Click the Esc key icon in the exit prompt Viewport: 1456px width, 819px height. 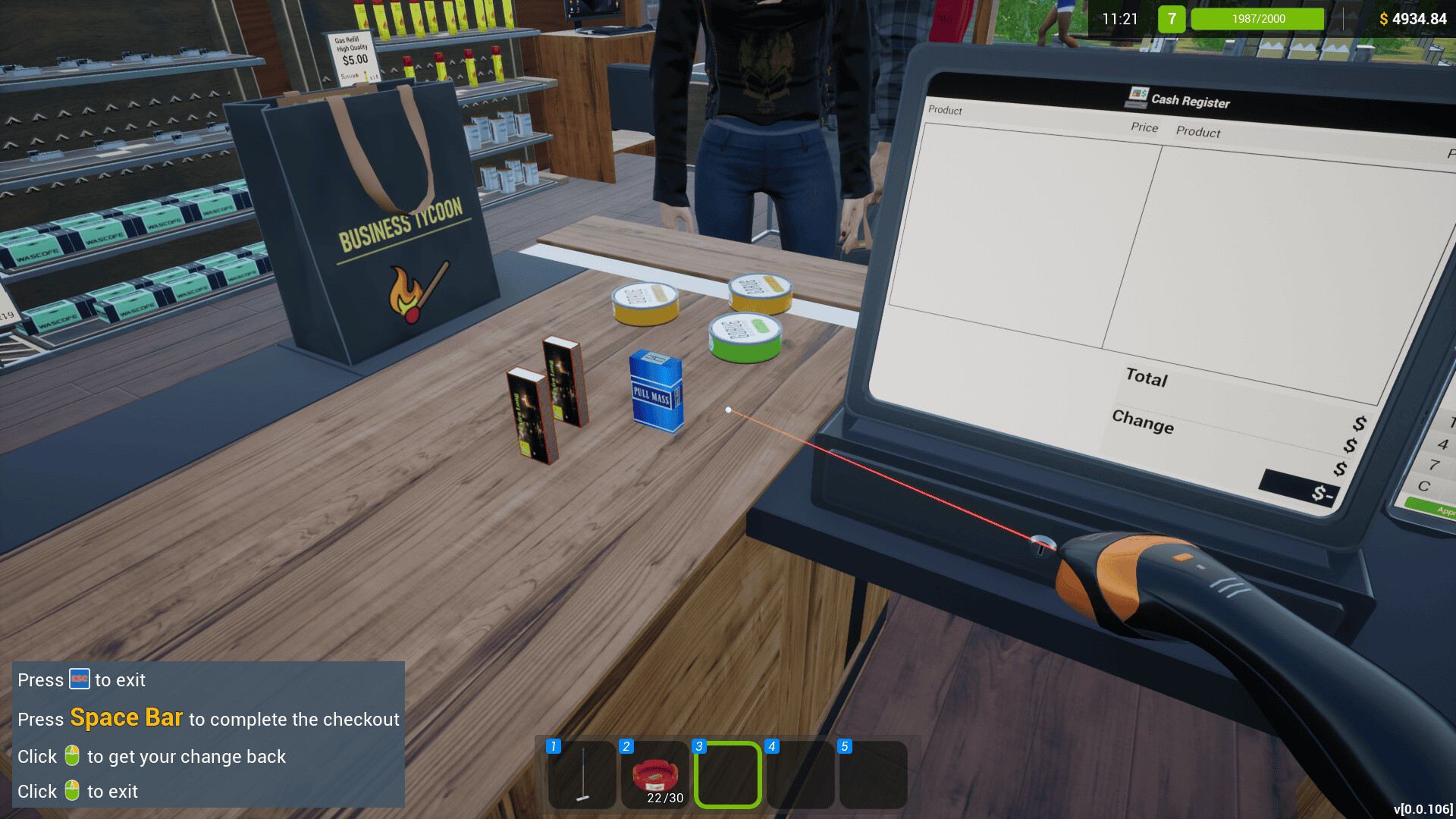click(81, 679)
